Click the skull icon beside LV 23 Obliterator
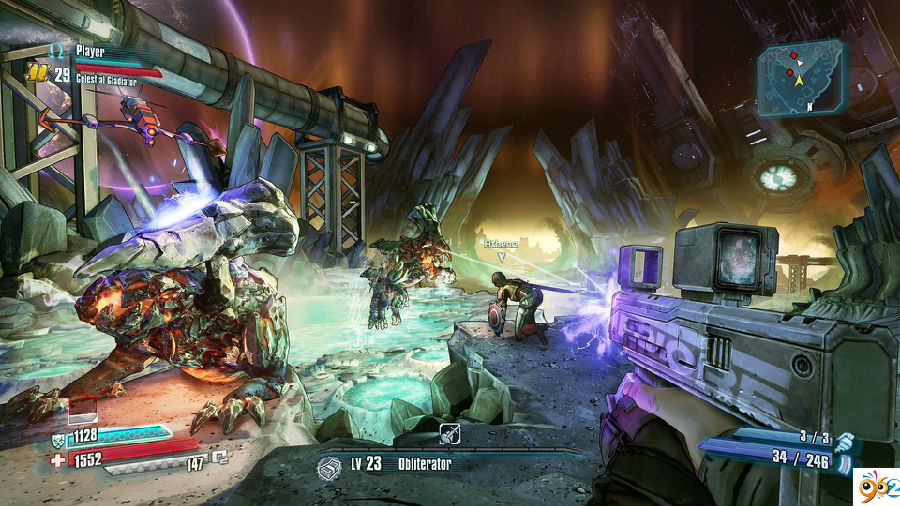The image size is (900, 506). [x=328, y=465]
